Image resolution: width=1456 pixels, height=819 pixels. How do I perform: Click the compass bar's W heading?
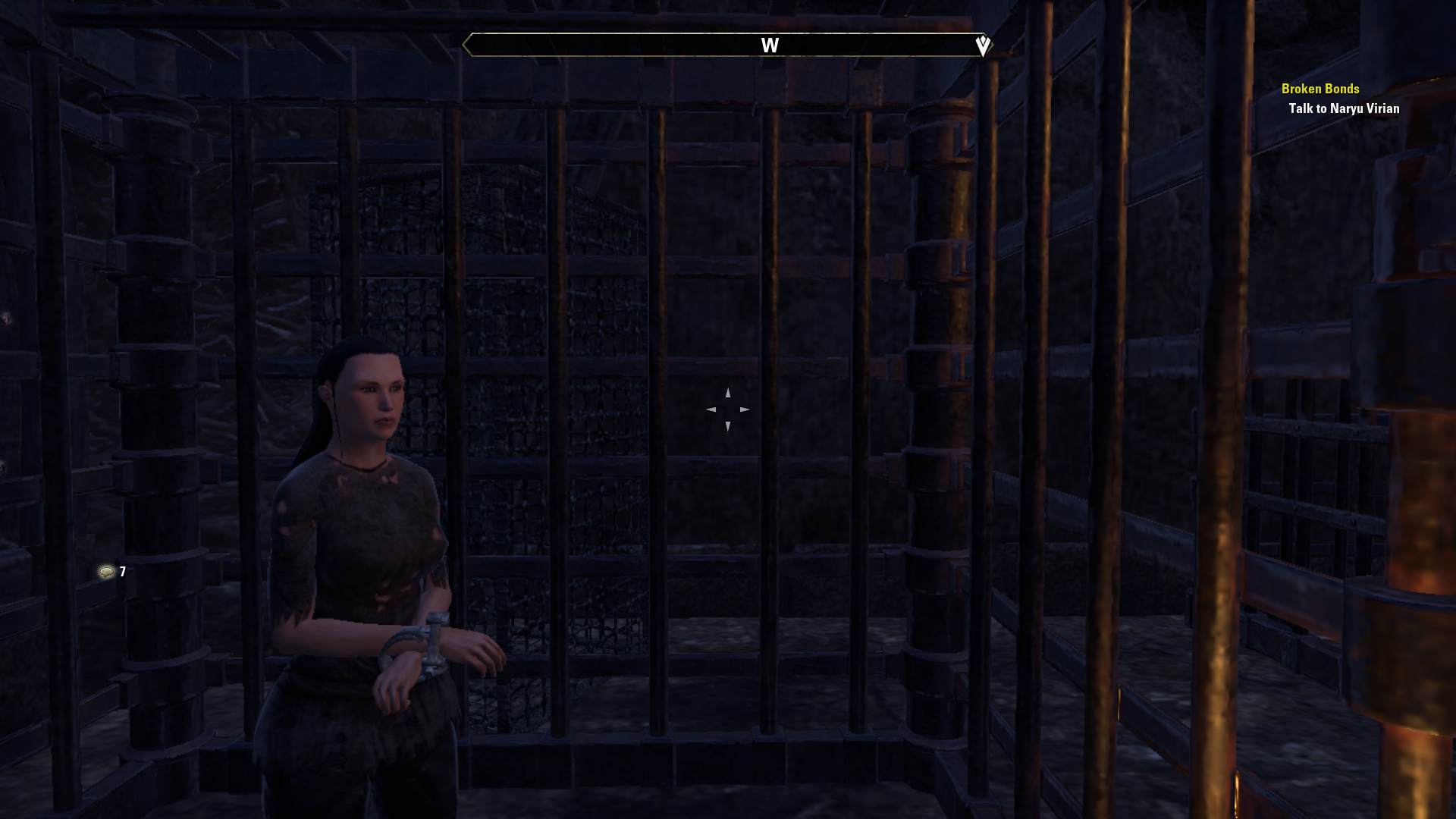click(770, 45)
